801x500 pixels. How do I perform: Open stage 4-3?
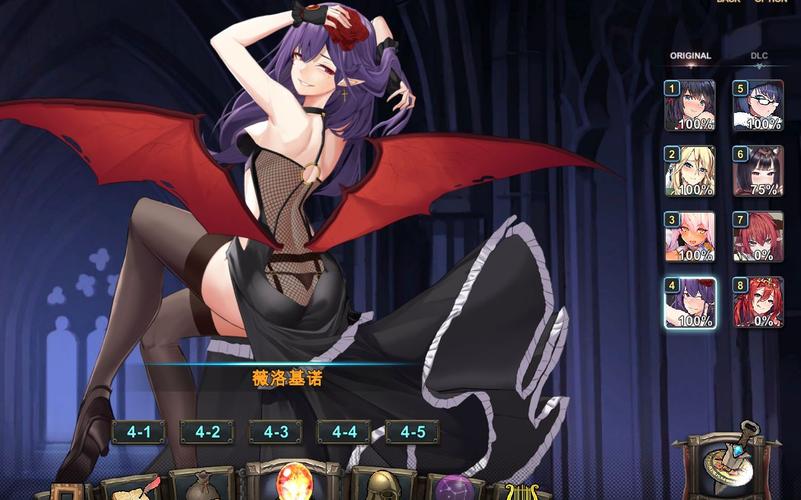click(275, 432)
